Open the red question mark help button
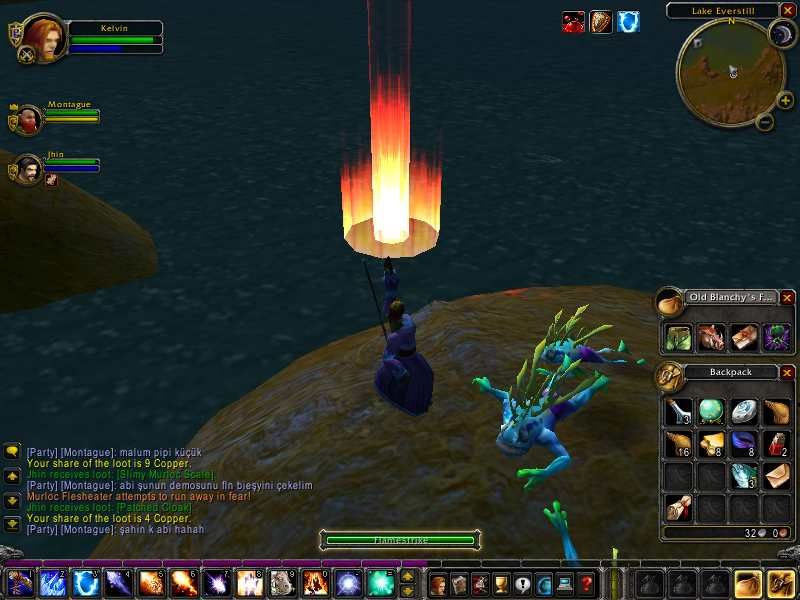Image resolution: width=800 pixels, height=600 pixels. tap(587, 583)
